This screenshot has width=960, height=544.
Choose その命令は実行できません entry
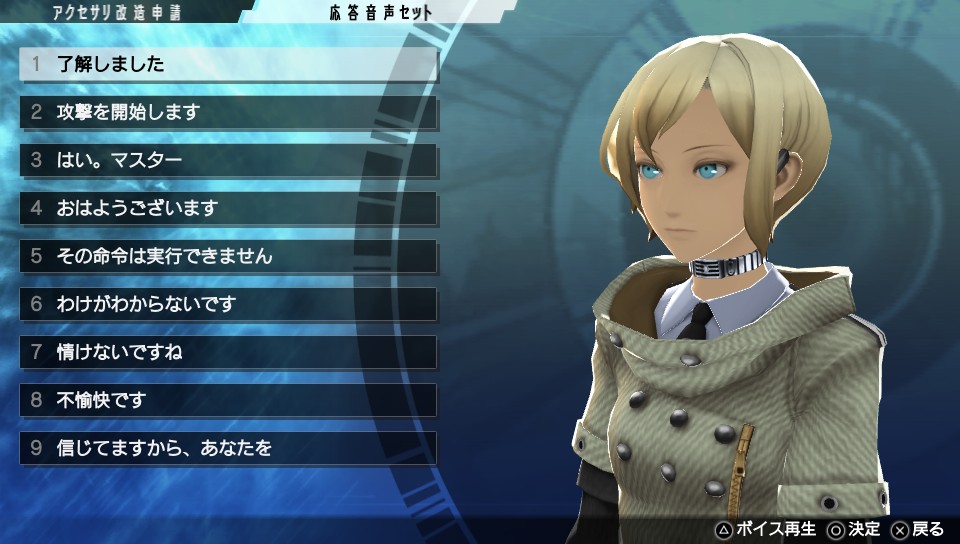[228, 256]
